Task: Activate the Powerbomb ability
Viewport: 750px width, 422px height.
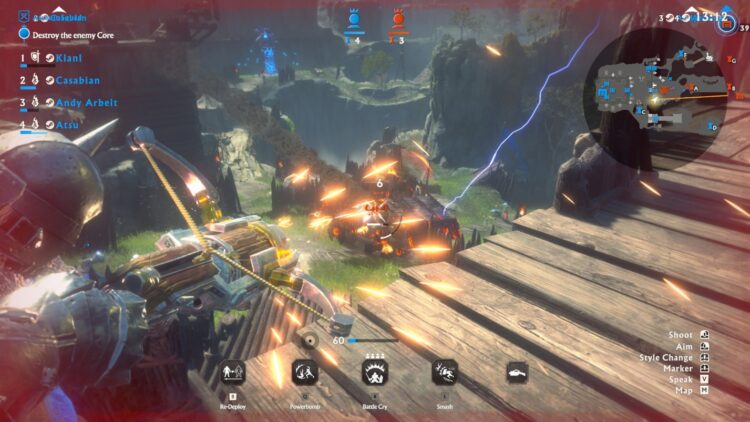Action: pyautogui.click(x=304, y=372)
